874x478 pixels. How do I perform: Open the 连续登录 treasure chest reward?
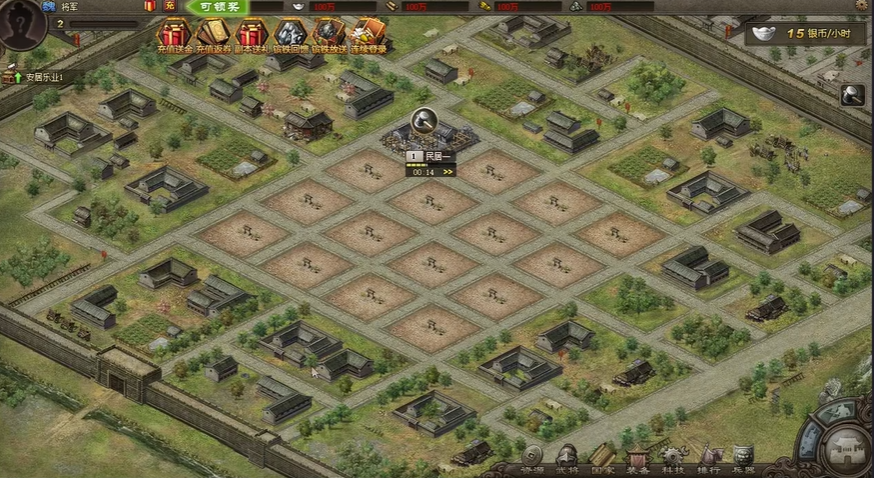pos(367,35)
